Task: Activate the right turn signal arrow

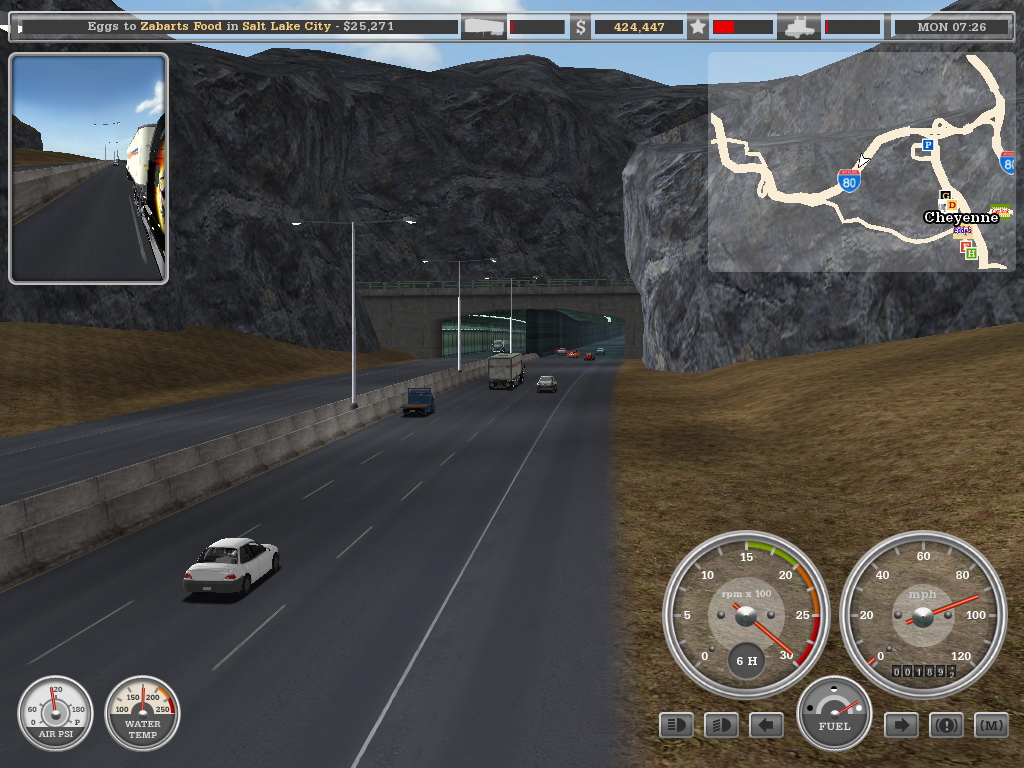Action: tap(901, 725)
